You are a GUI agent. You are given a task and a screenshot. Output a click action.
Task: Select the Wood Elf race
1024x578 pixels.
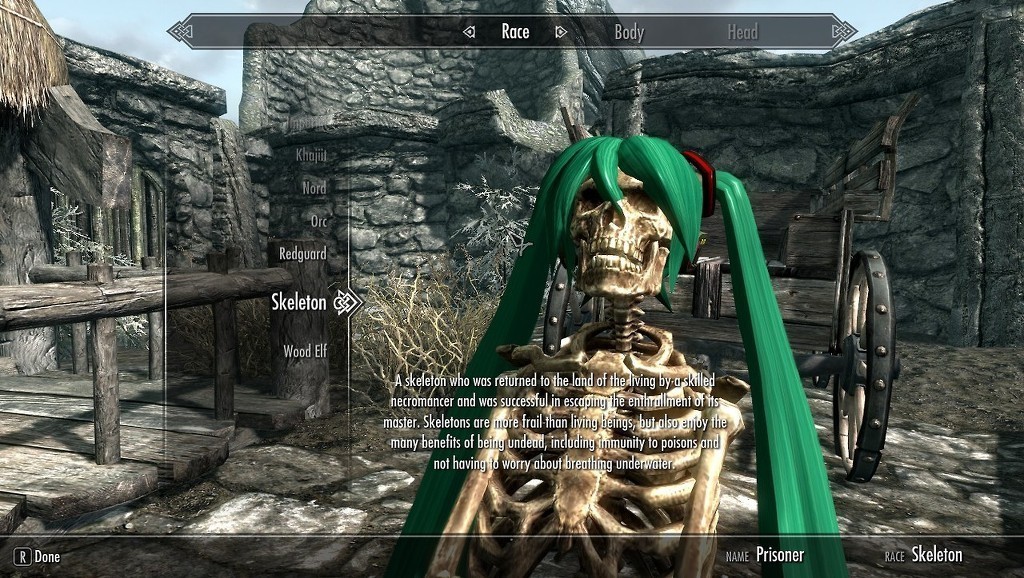coord(305,351)
